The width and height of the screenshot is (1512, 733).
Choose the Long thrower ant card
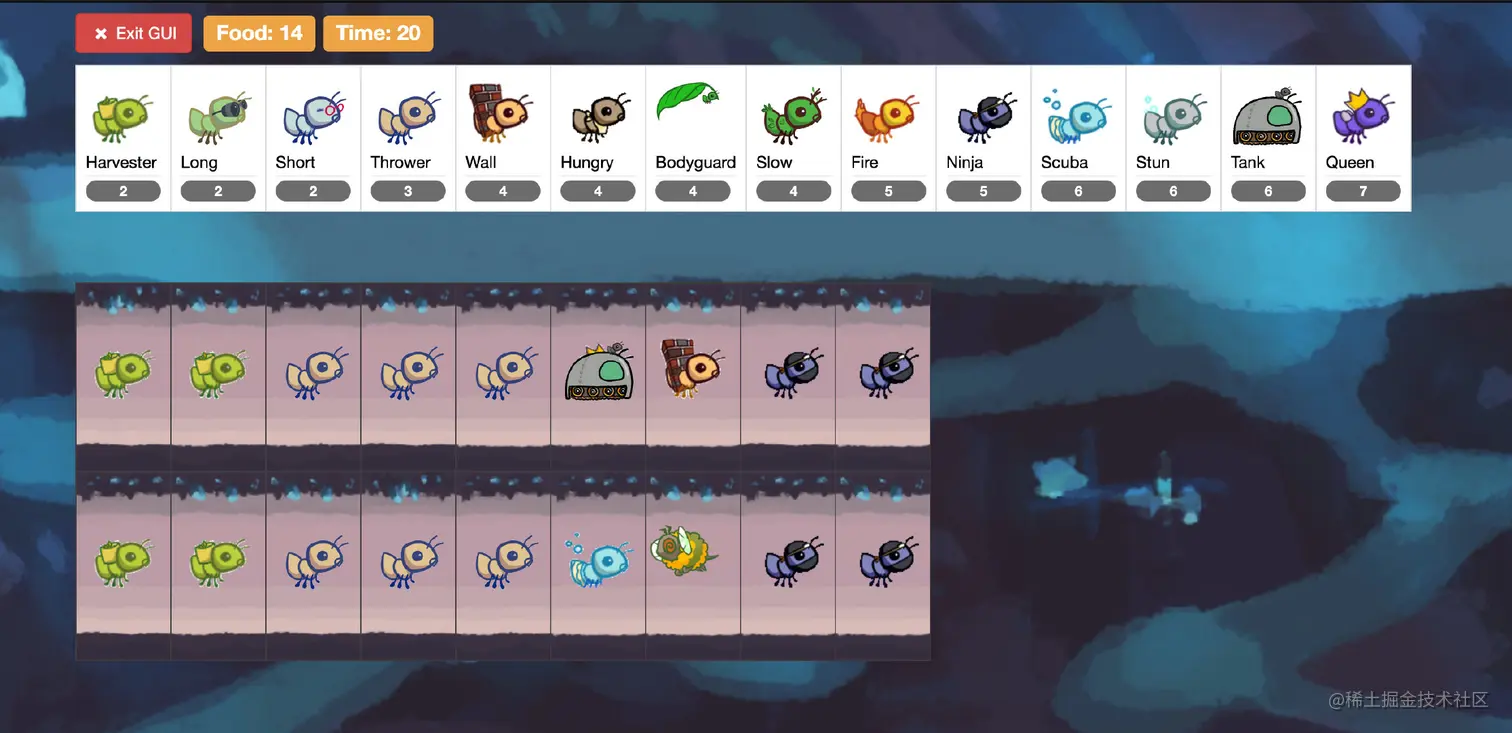(x=218, y=138)
